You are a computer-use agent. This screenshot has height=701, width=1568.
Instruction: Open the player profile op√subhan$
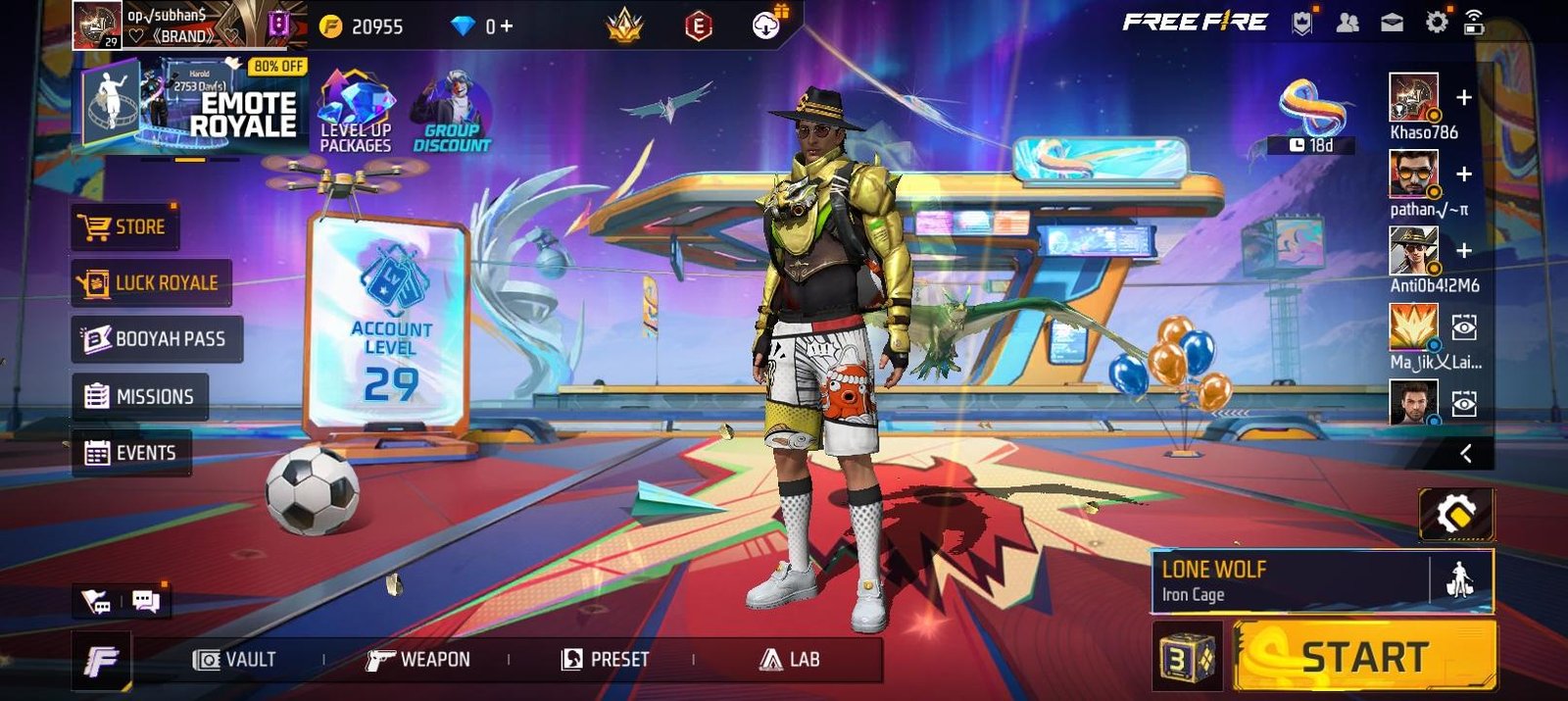coord(167,25)
